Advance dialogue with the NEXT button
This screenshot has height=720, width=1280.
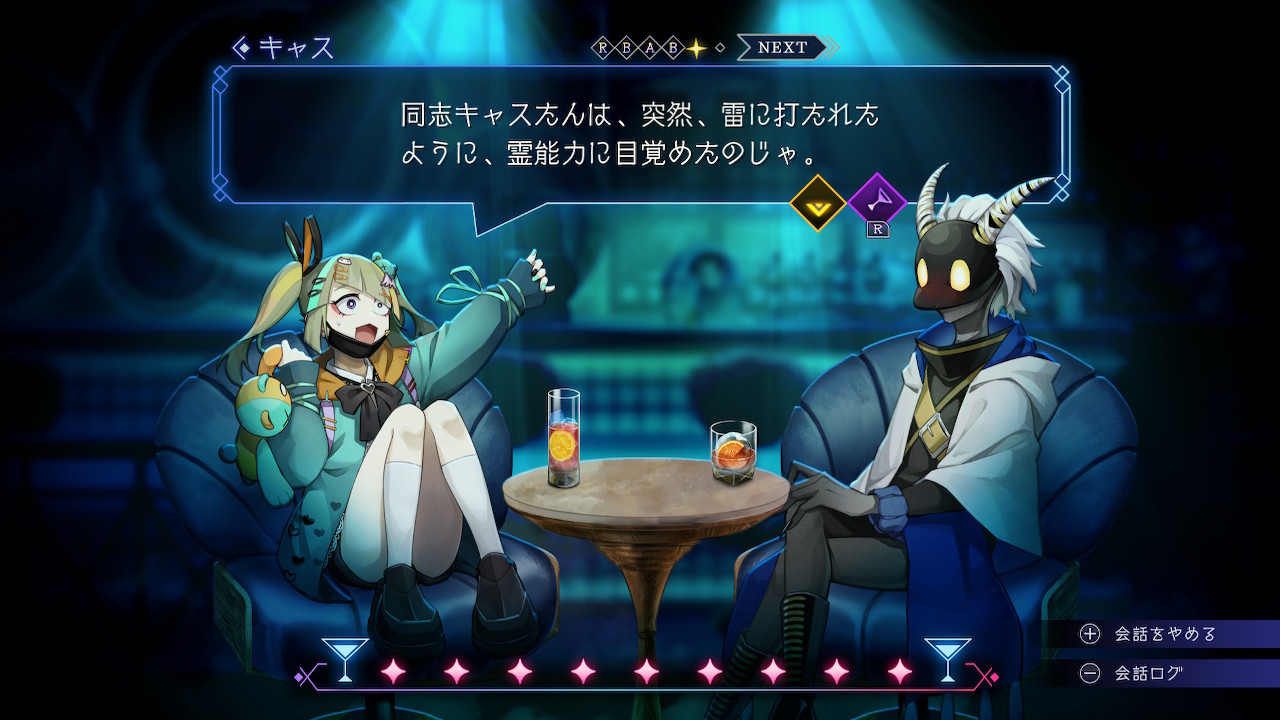pos(783,47)
